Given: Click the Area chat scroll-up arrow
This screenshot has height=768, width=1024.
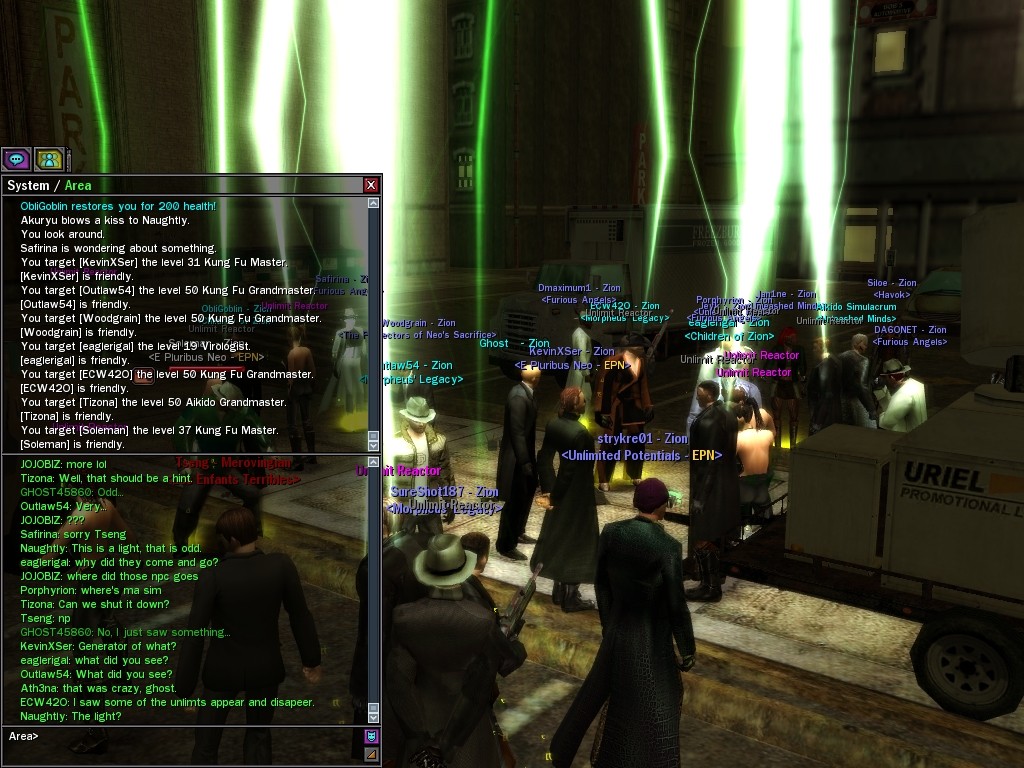Looking at the screenshot, I should pos(374,463).
